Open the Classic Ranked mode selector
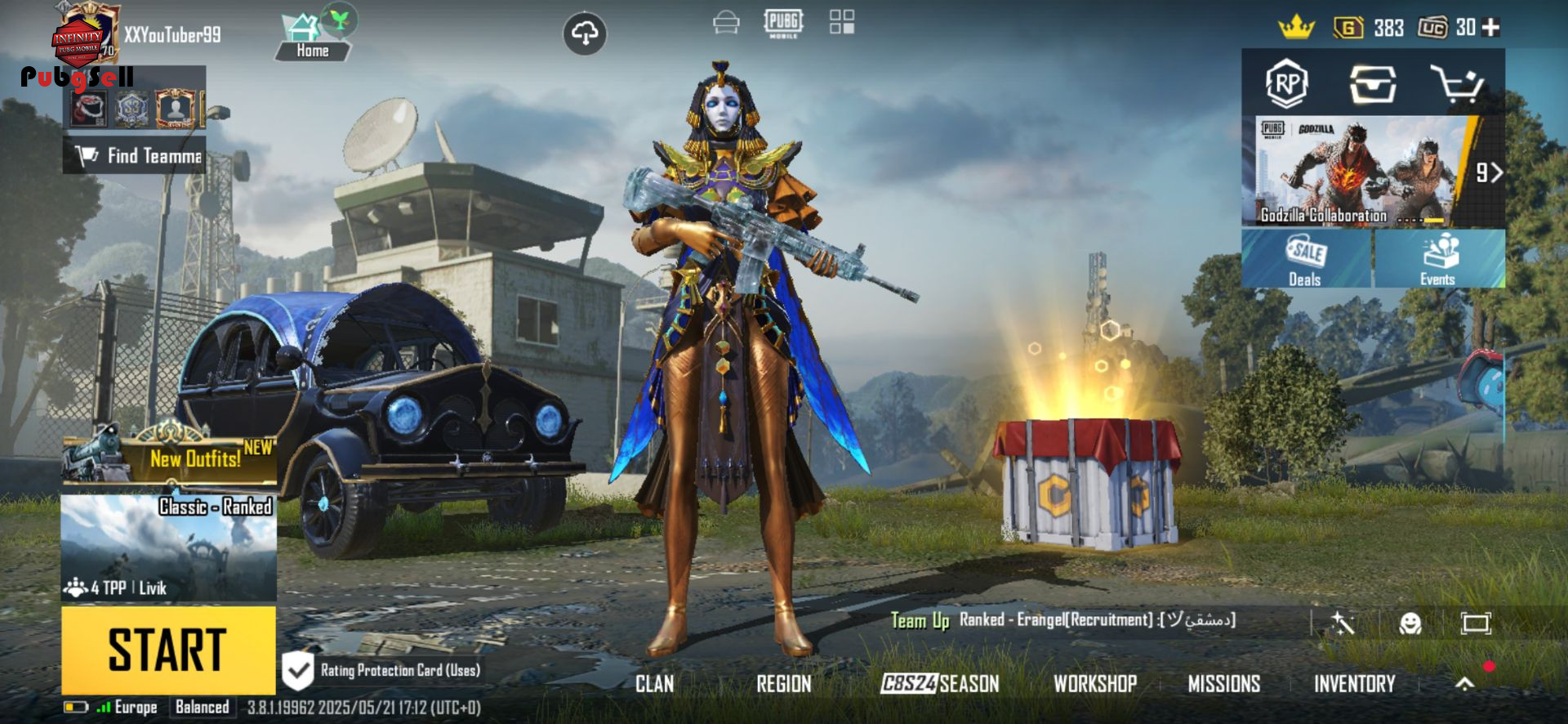 pos(168,547)
